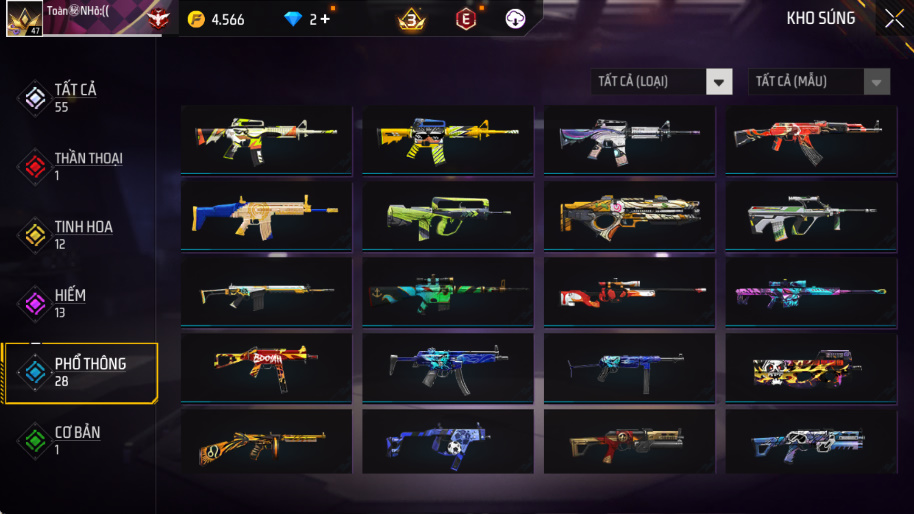Open the red E badge icon
Screen dimensions: 914x514
[465, 19]
